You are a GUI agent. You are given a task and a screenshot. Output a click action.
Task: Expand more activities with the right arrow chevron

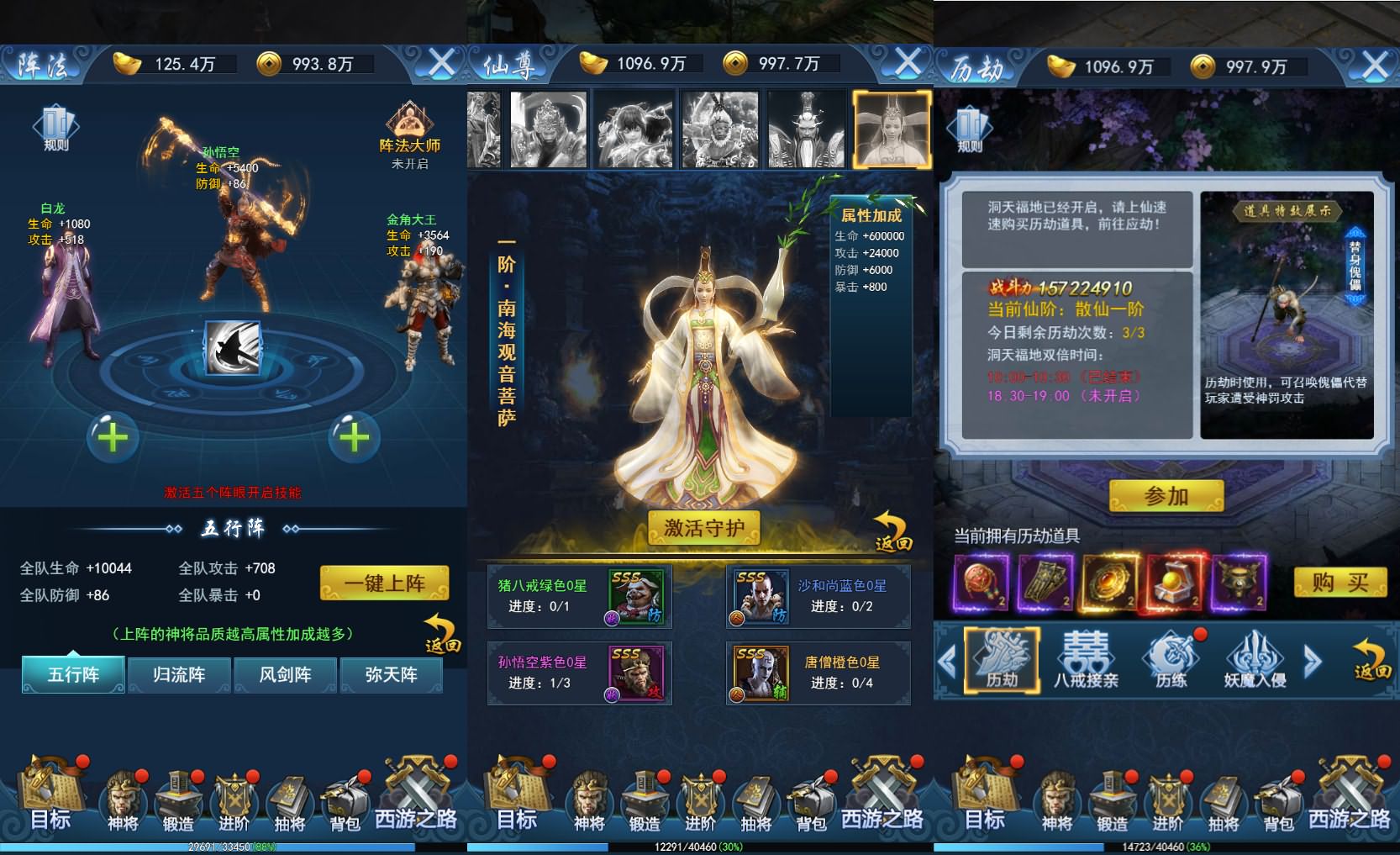1311,660
